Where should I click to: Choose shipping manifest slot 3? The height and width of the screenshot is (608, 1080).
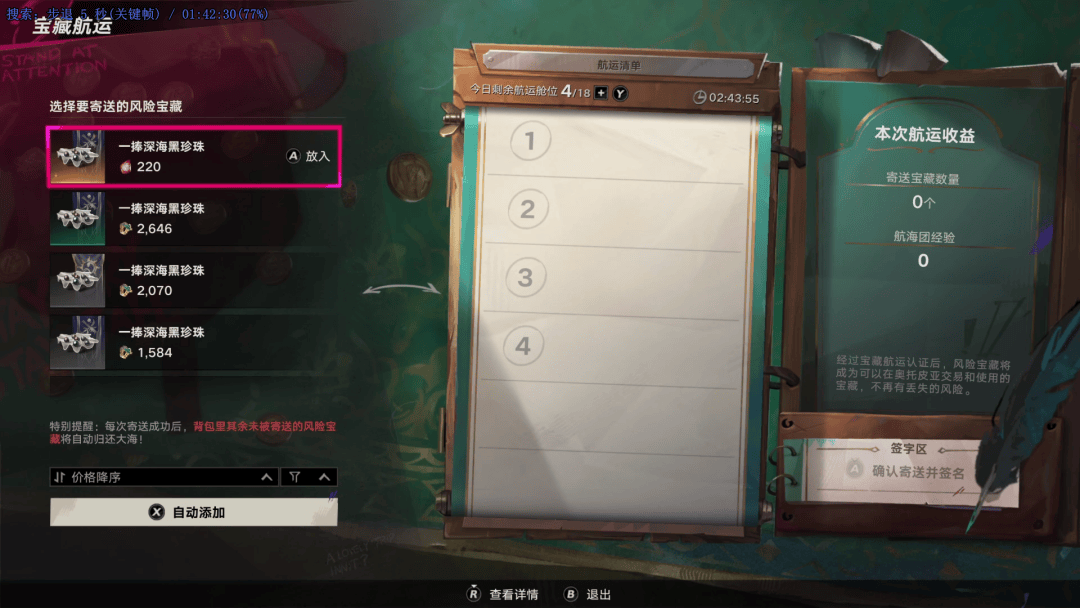(613, 278)
